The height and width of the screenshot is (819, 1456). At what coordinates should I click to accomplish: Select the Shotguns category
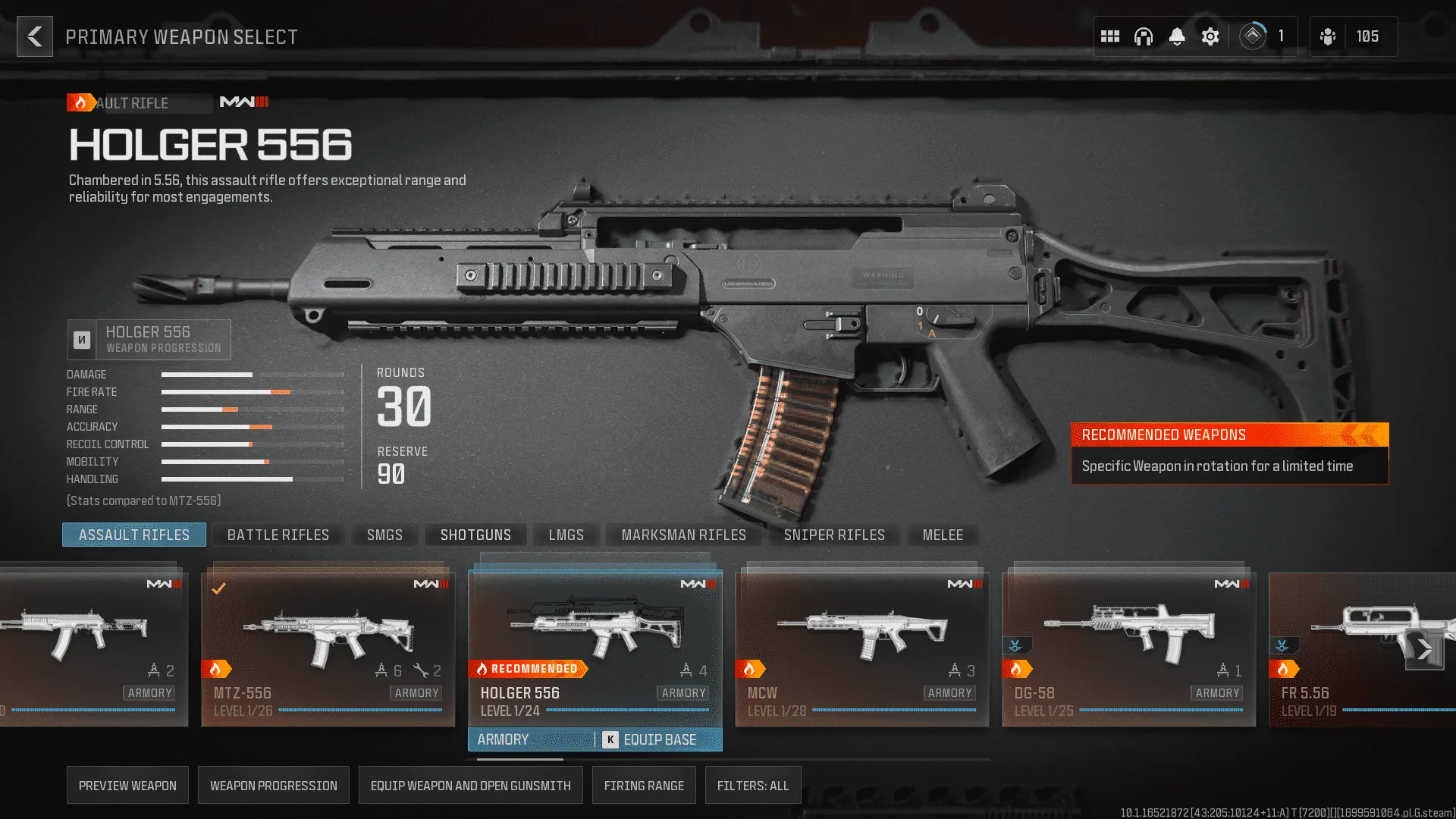pyautogui.click(x=475, y=535)
